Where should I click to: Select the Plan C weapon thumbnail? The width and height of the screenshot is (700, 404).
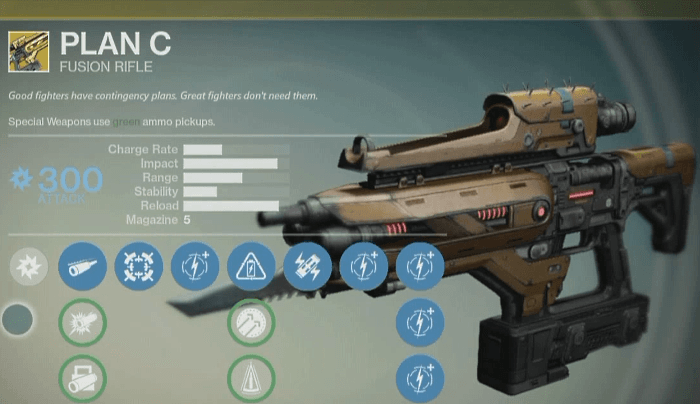[28, 52]
